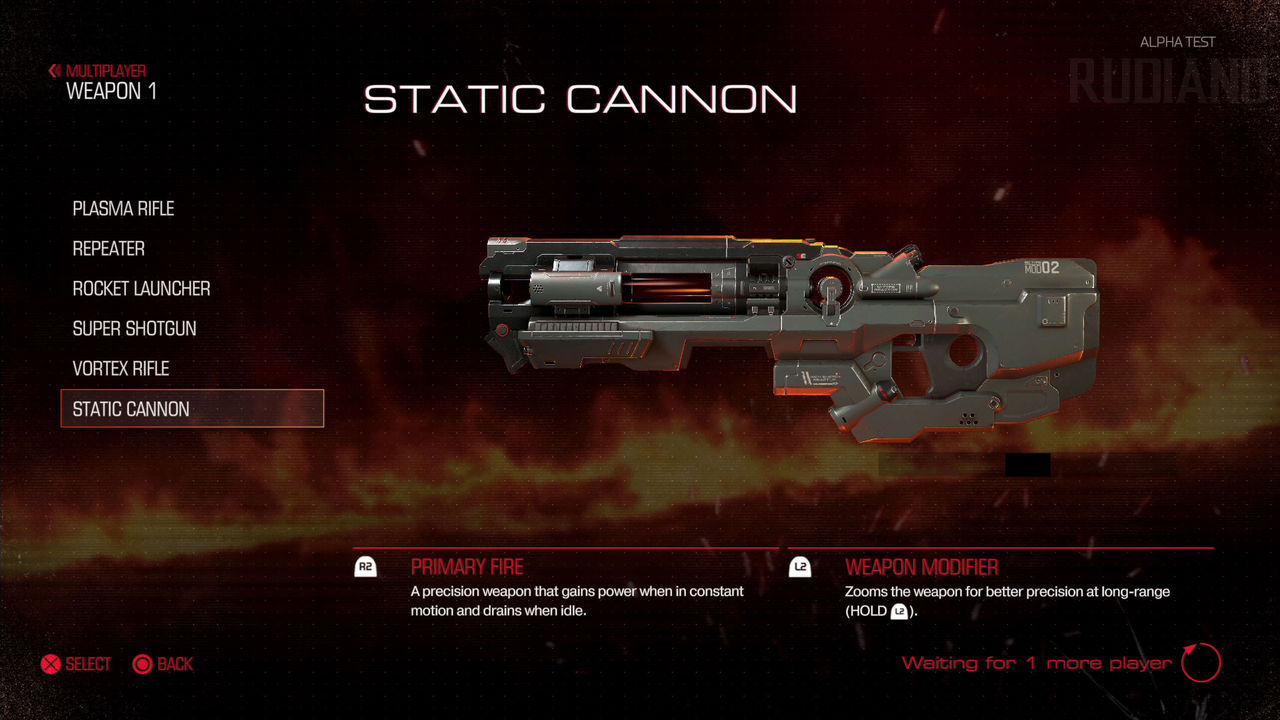Choose the Vortex Rifle entry
This screenshot has height=720, width=1280.
pos(121,369)
